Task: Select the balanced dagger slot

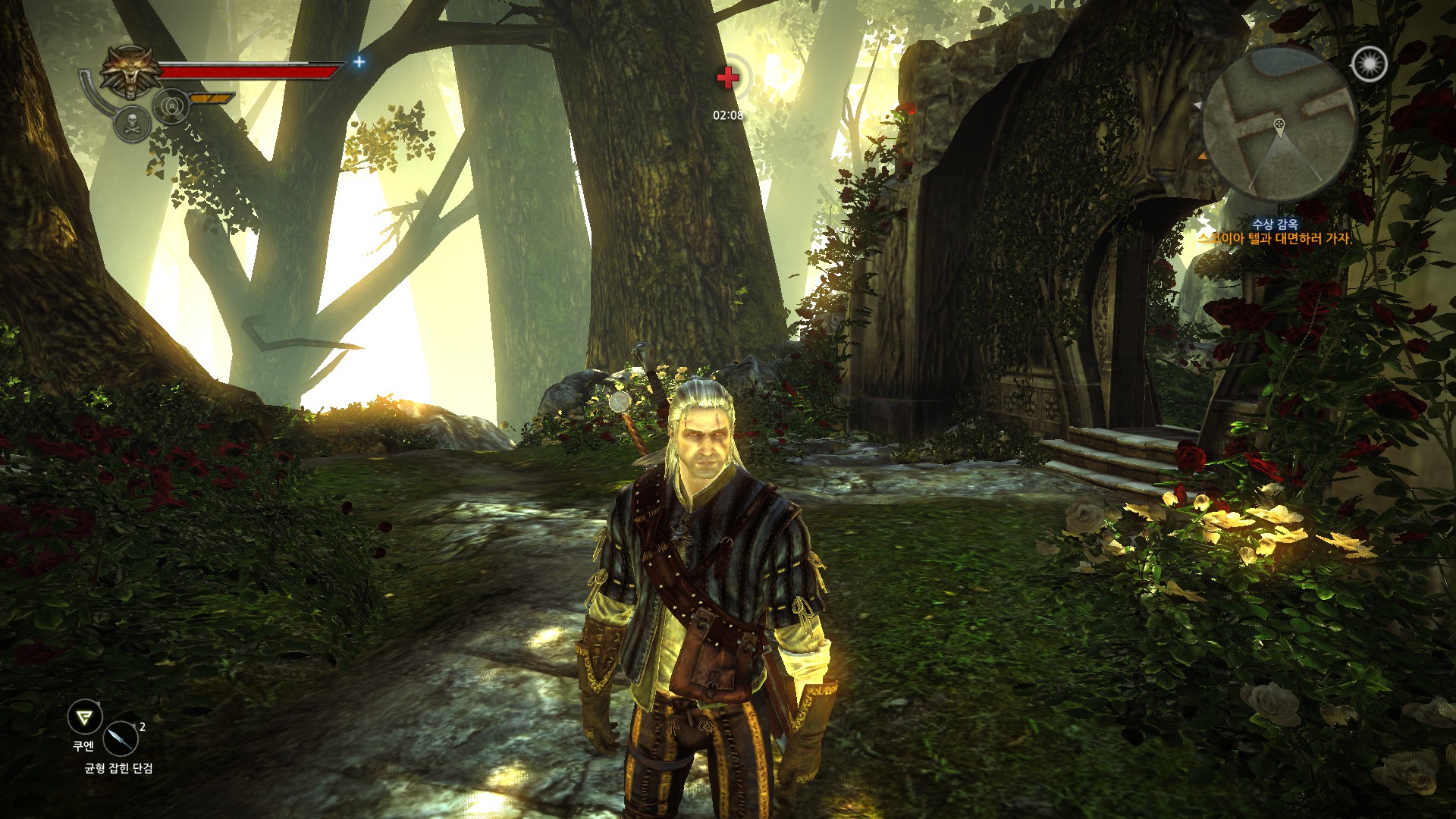Action: [x=121, y=738]
